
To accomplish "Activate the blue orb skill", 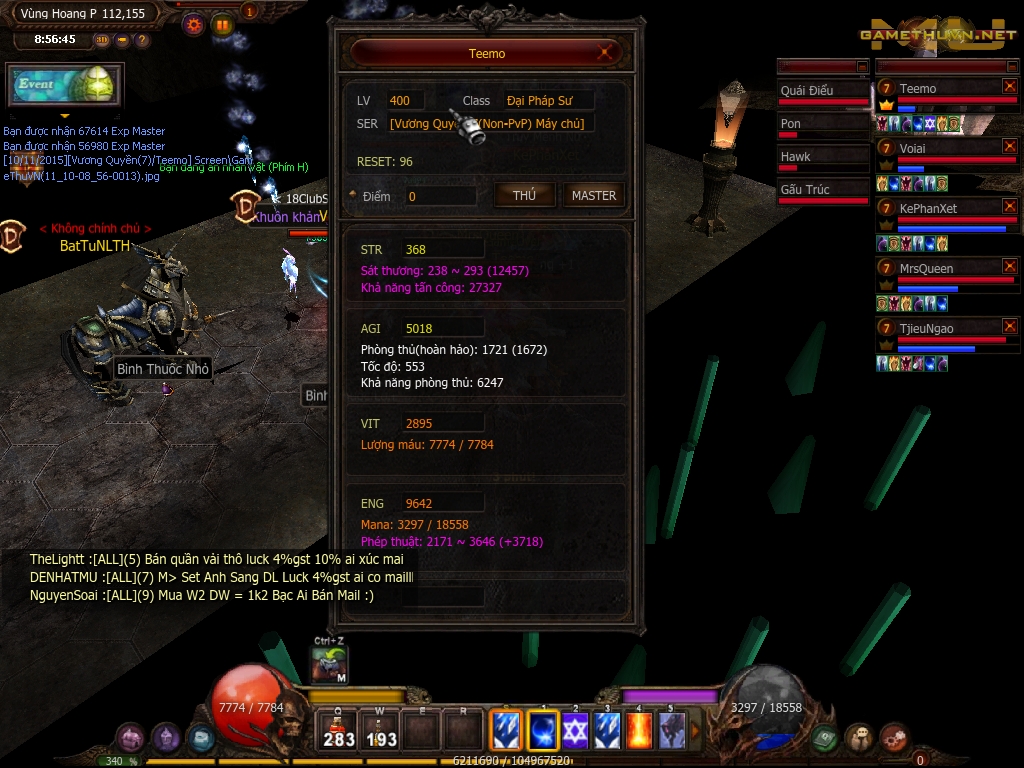I will pyautogui.click(x=543, y=730).
